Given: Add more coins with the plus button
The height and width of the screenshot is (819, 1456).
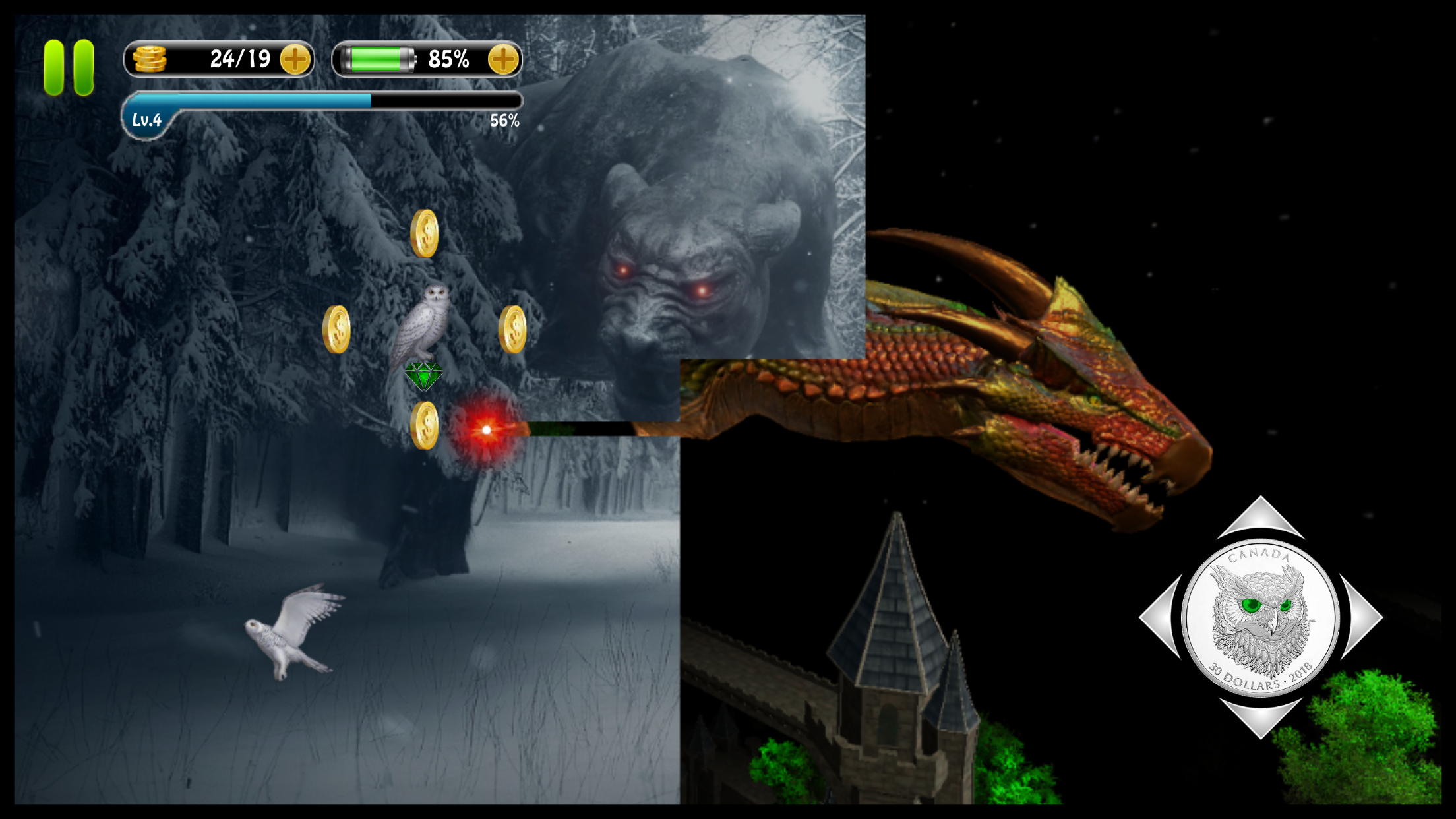Looking at the screenshot, I should click(295, 60).
